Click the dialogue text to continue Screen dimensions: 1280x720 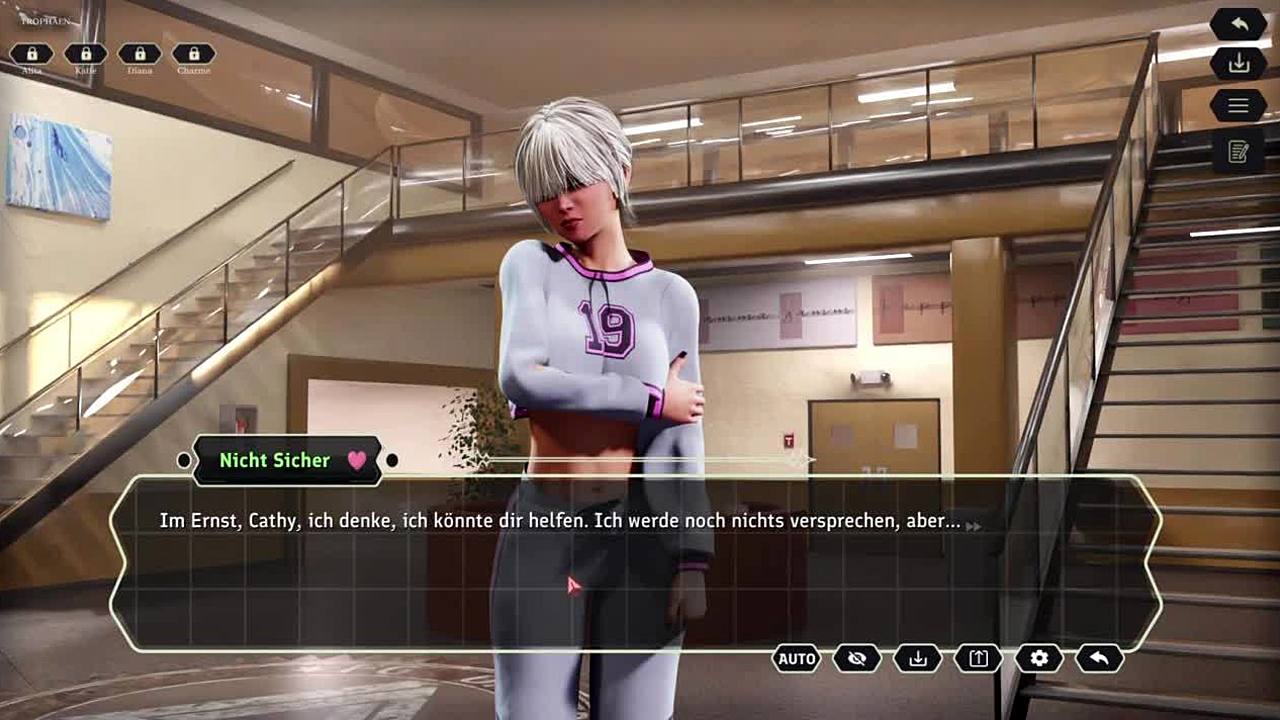[560, 522]
